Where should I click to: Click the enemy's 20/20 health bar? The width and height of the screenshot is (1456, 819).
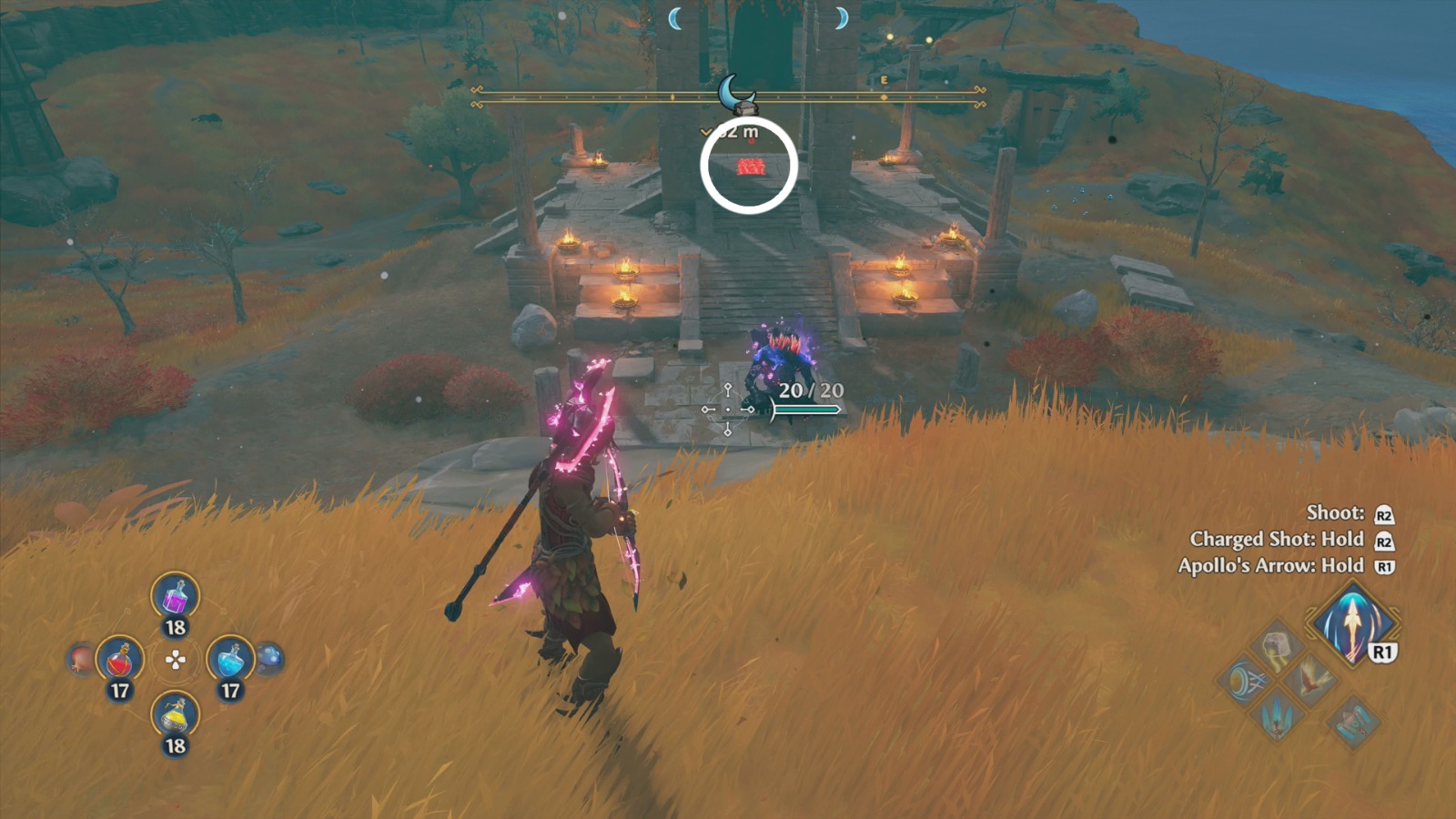808,409
